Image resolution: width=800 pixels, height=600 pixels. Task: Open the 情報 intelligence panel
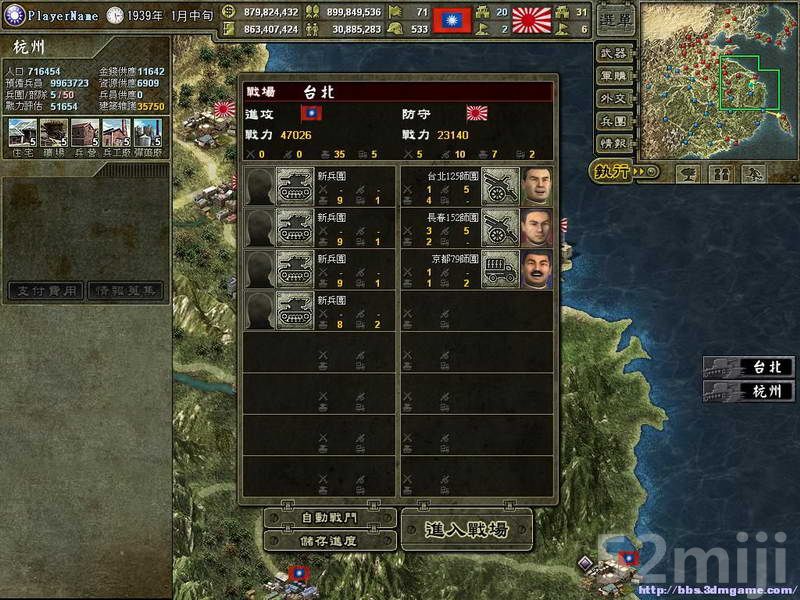tap(615, 144)
